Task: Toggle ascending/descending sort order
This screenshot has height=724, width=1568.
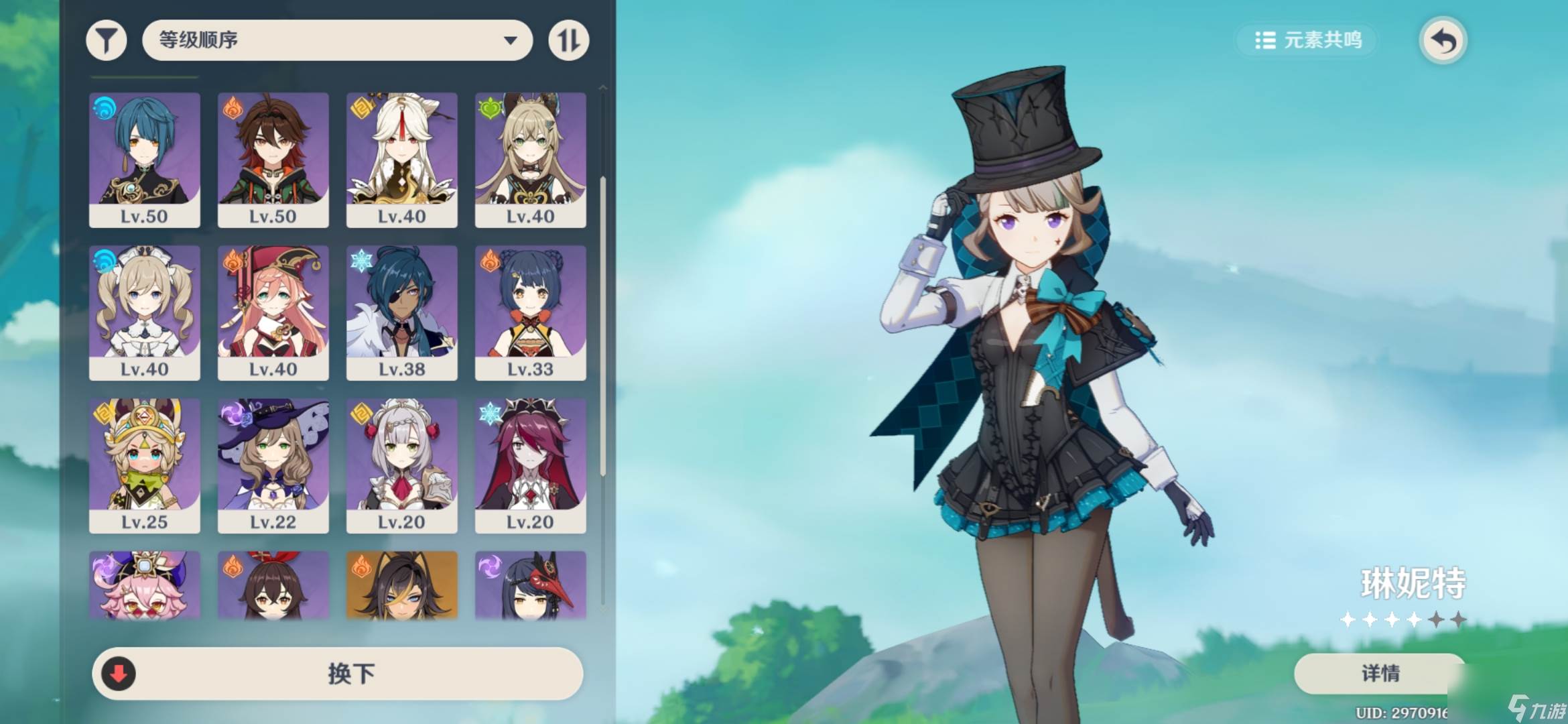Action: pos(568,40)
